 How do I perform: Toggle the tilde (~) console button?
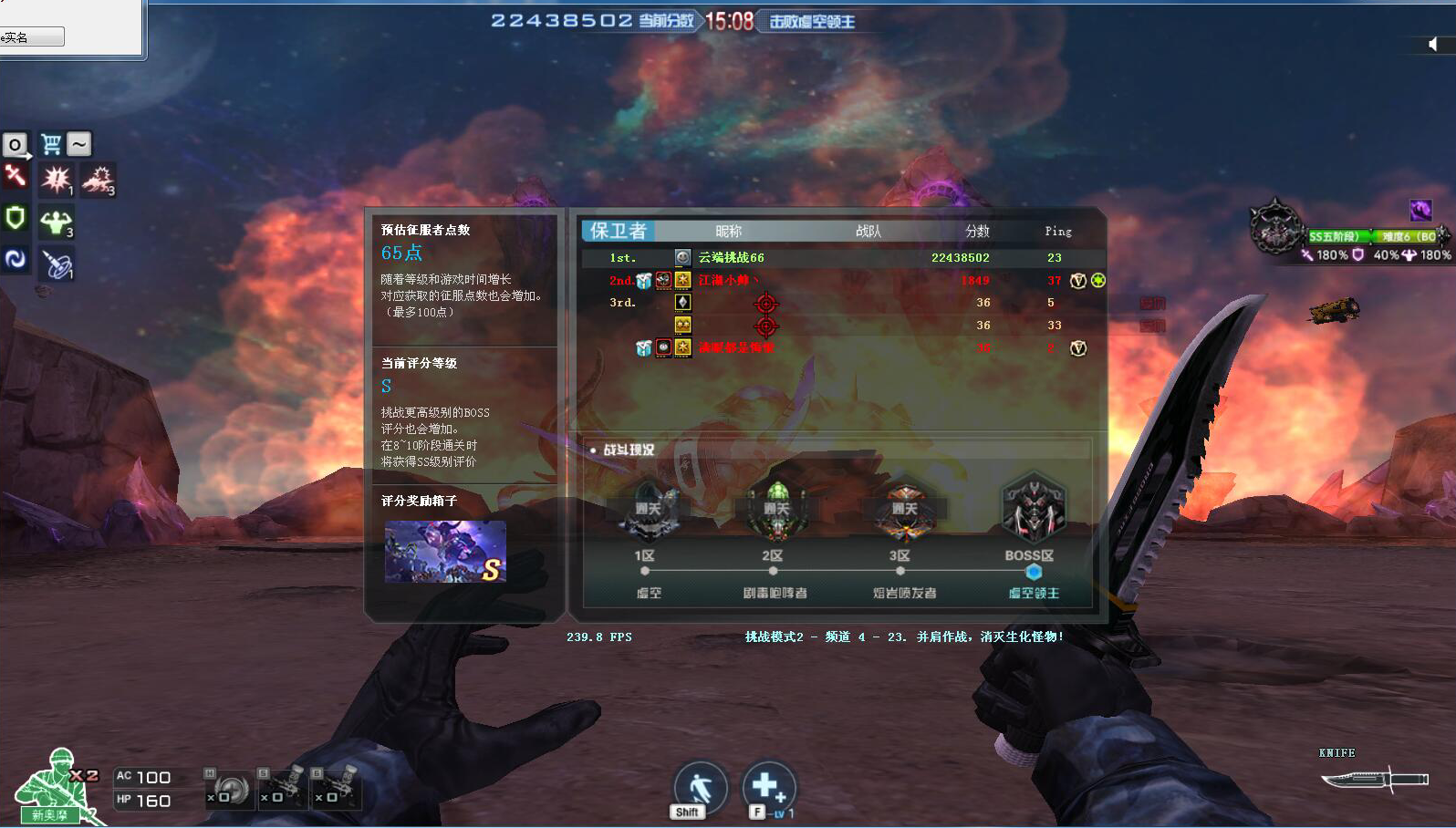click(x=78, y=143)
